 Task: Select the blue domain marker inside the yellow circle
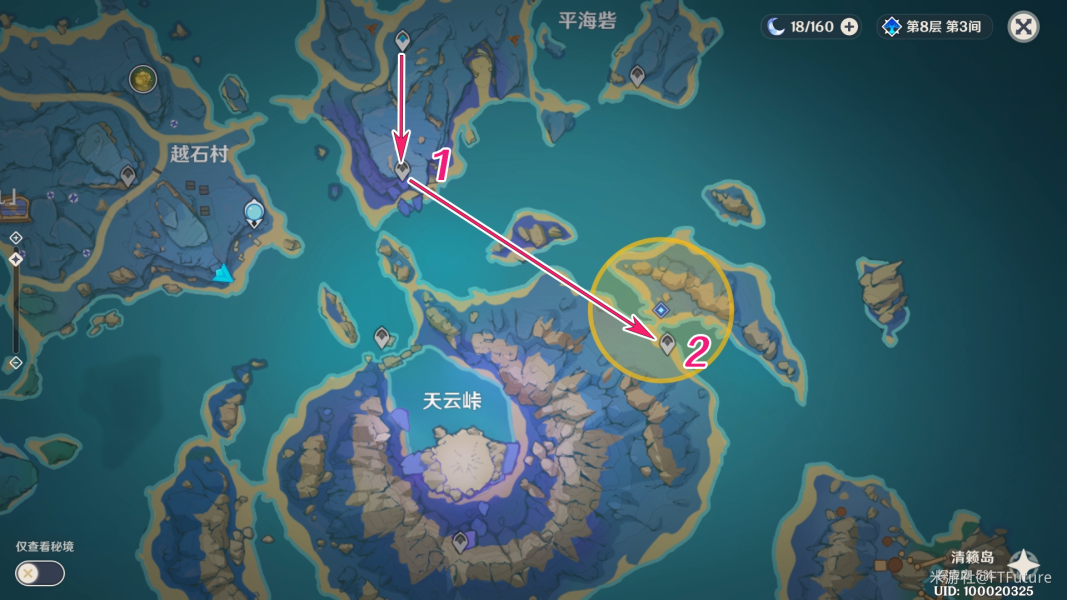[x=660, y=310]
